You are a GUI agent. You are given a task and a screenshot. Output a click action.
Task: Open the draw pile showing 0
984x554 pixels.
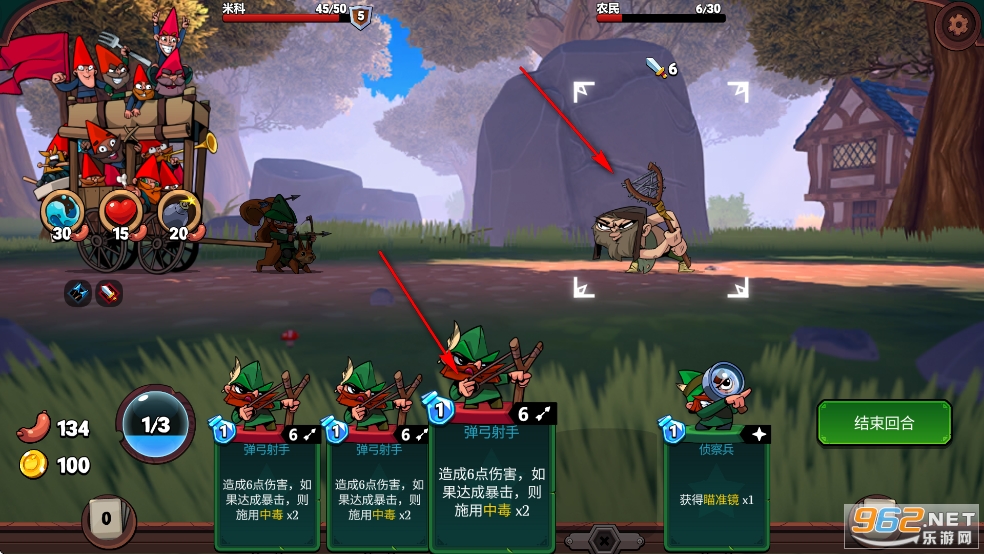[106, 519]
